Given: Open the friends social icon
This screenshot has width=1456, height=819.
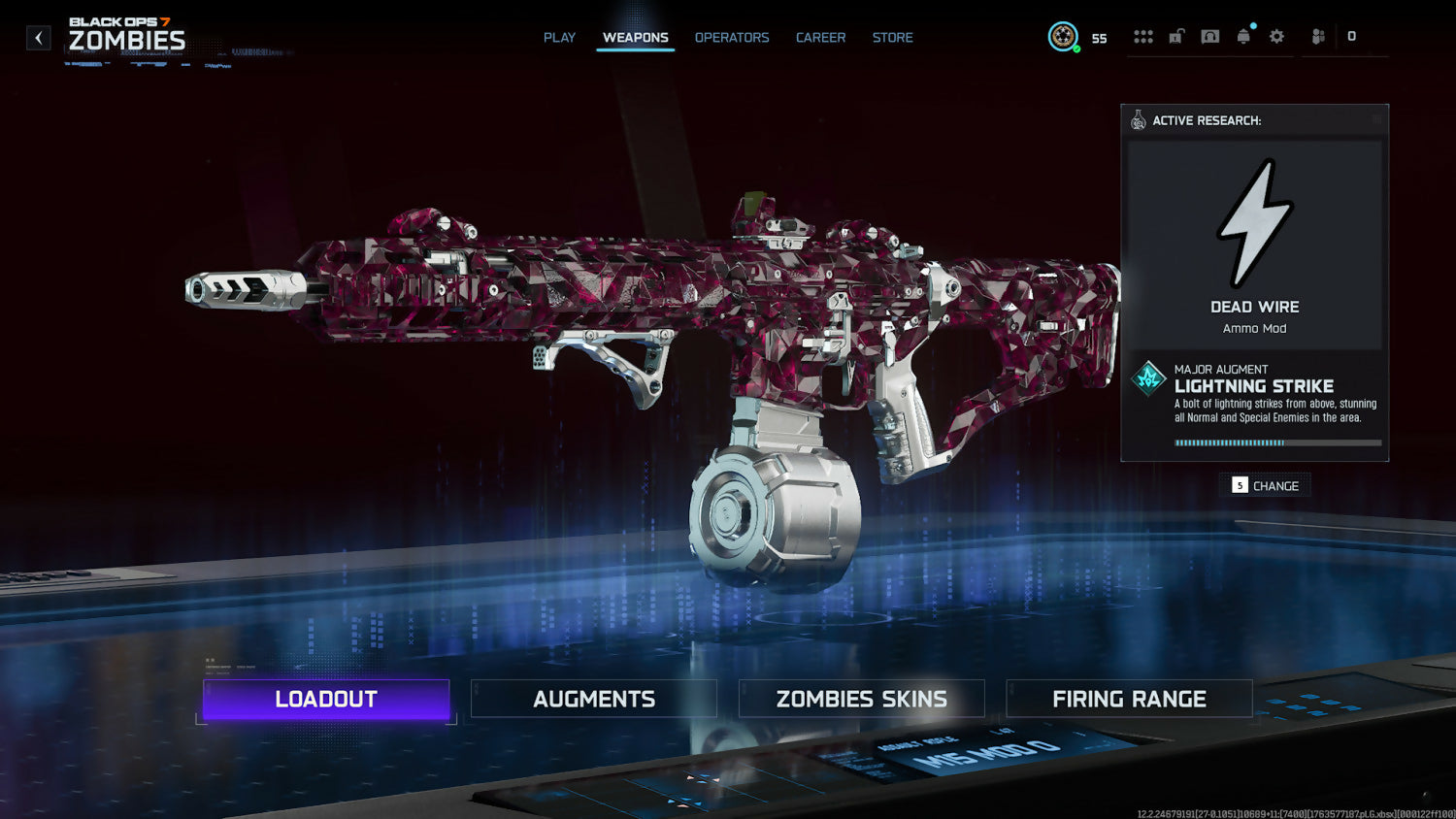Looking at the screenshot, I should point(1318,37).
